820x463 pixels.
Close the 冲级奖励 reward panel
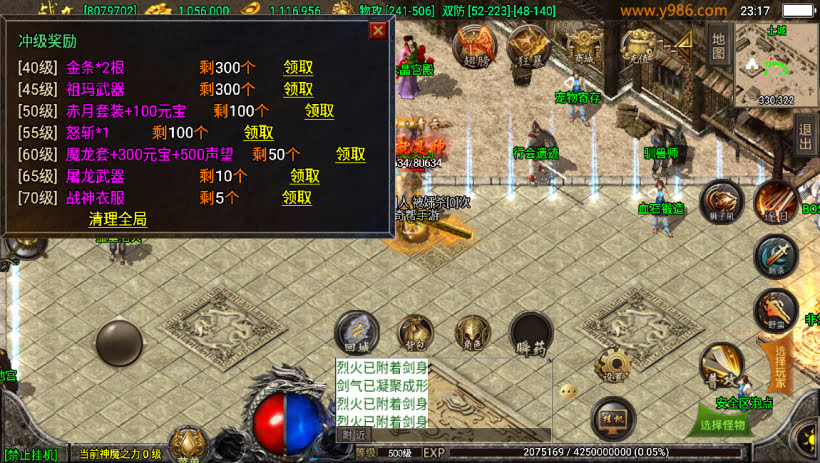point(378,30)
